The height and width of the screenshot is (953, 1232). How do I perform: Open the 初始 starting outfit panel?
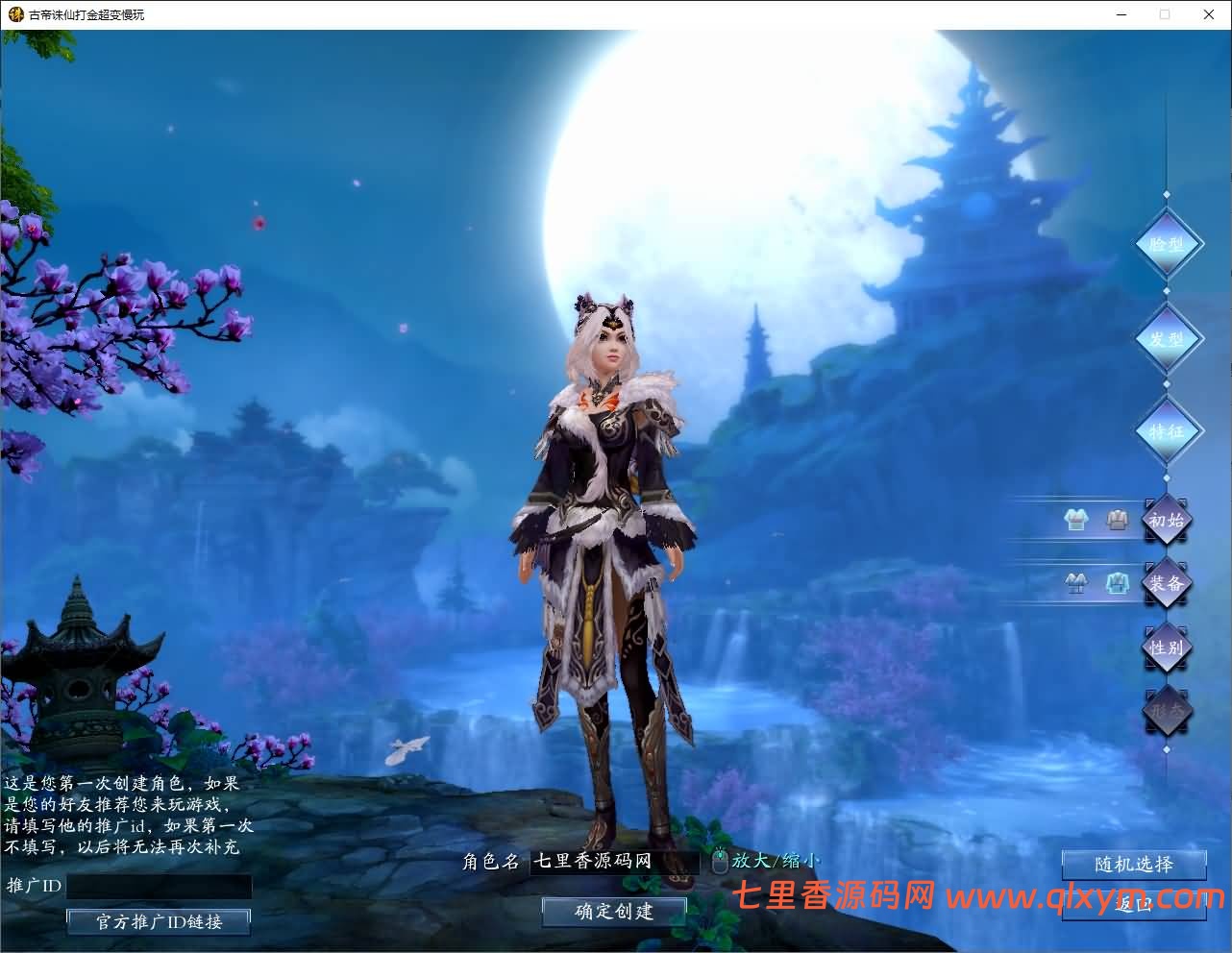point(1166,521)
